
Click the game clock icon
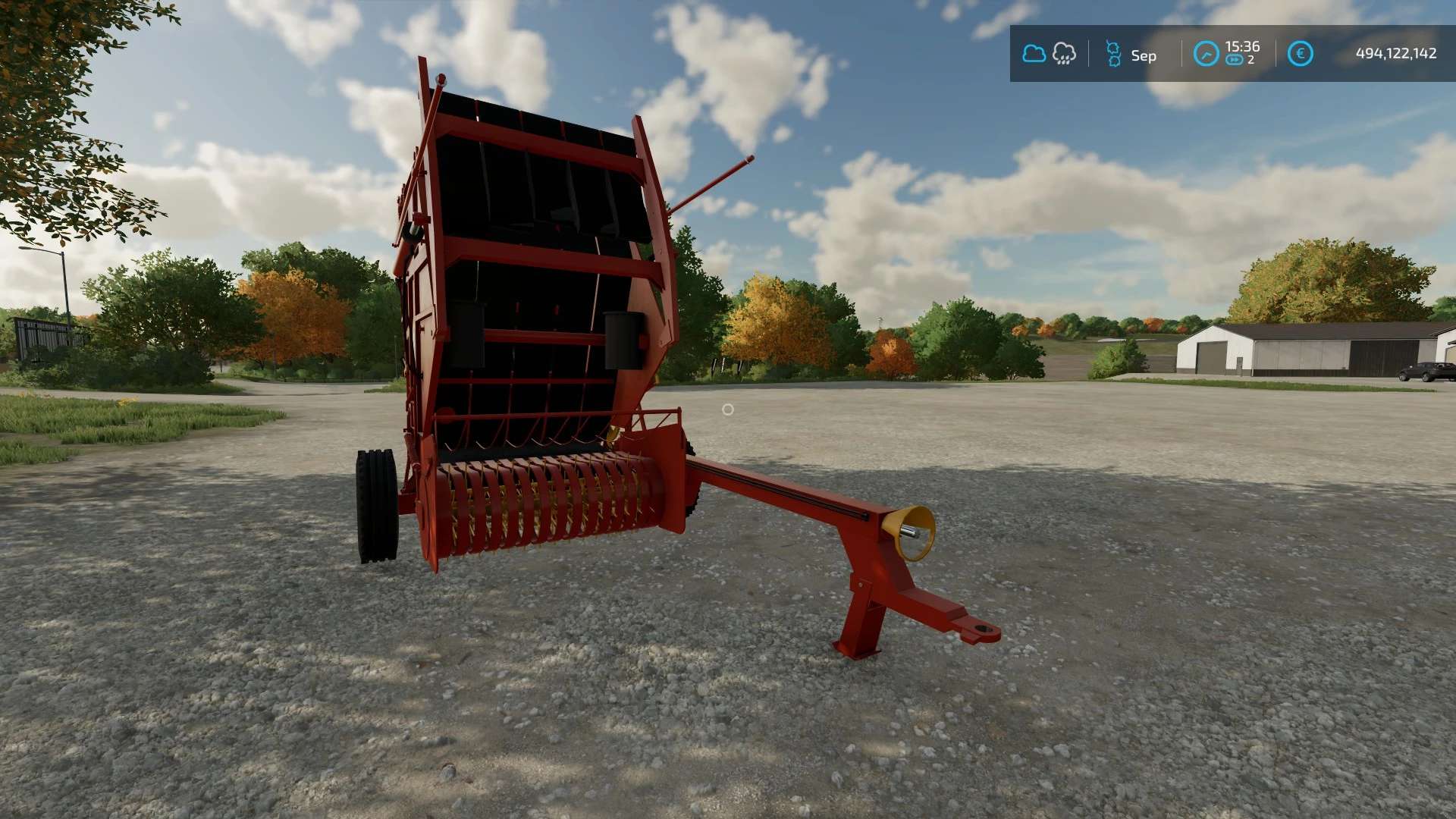[x=1206, y=54]
